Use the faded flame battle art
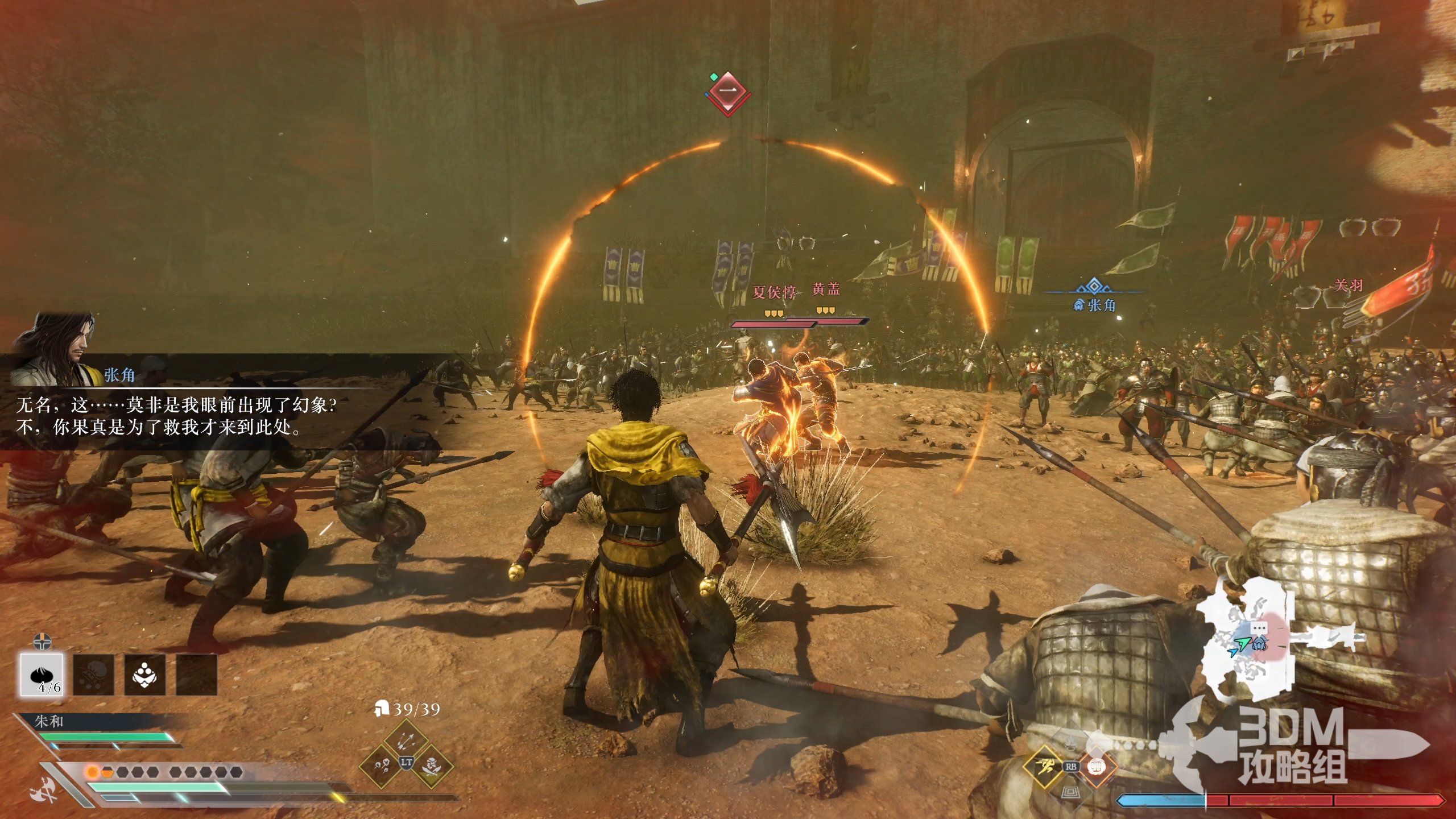The image size is (1456, 819). click(1072, 742)
